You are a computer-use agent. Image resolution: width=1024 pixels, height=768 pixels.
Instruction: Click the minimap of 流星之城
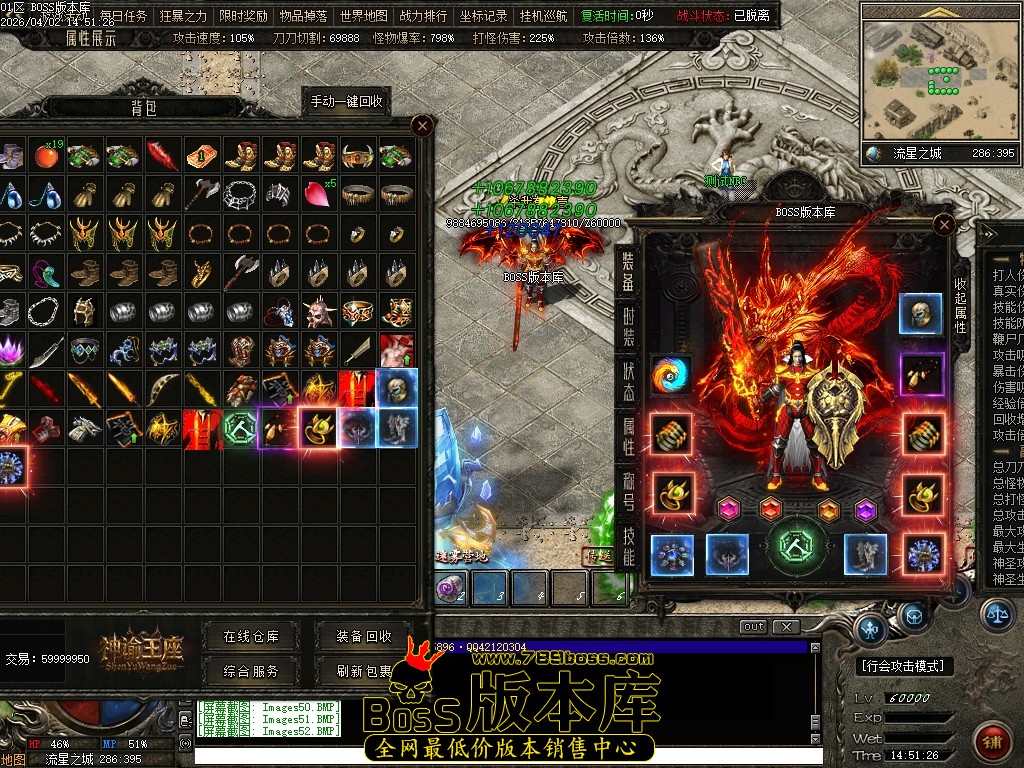[x=940, y=80]
